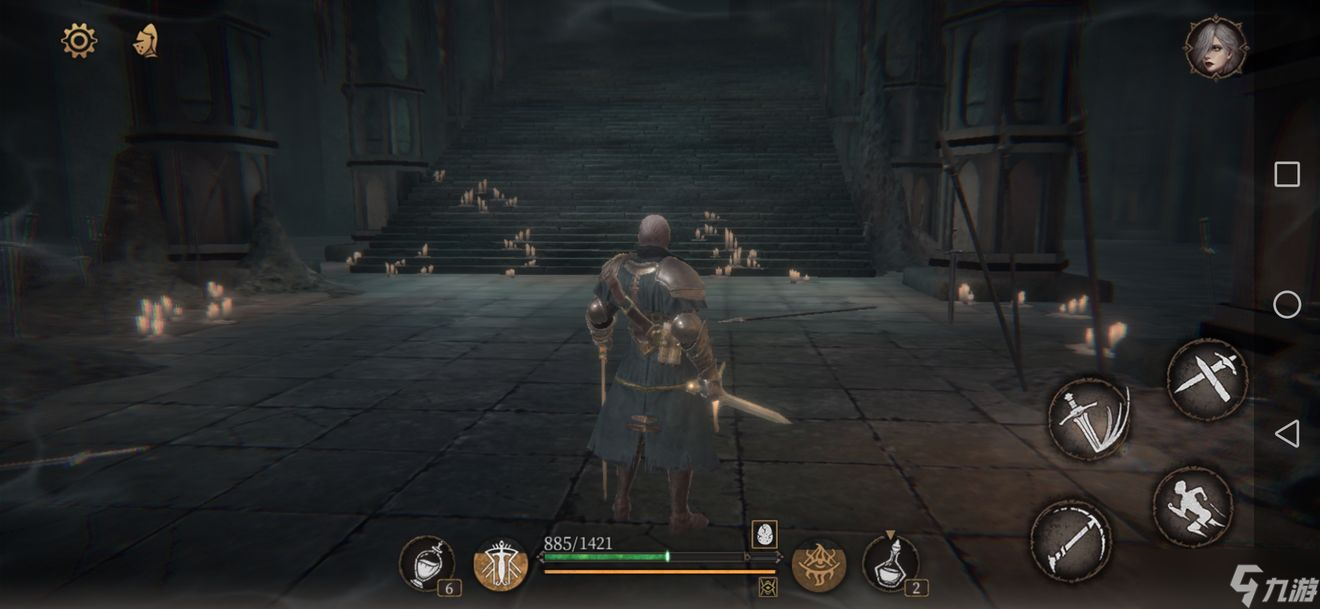Open the gear settings menu

(x=79, y=41)
